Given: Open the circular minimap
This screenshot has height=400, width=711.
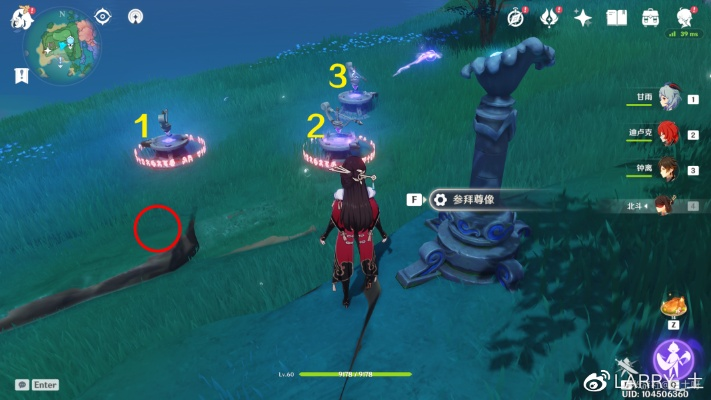Looking at the screenshot, I should point(61,51).
